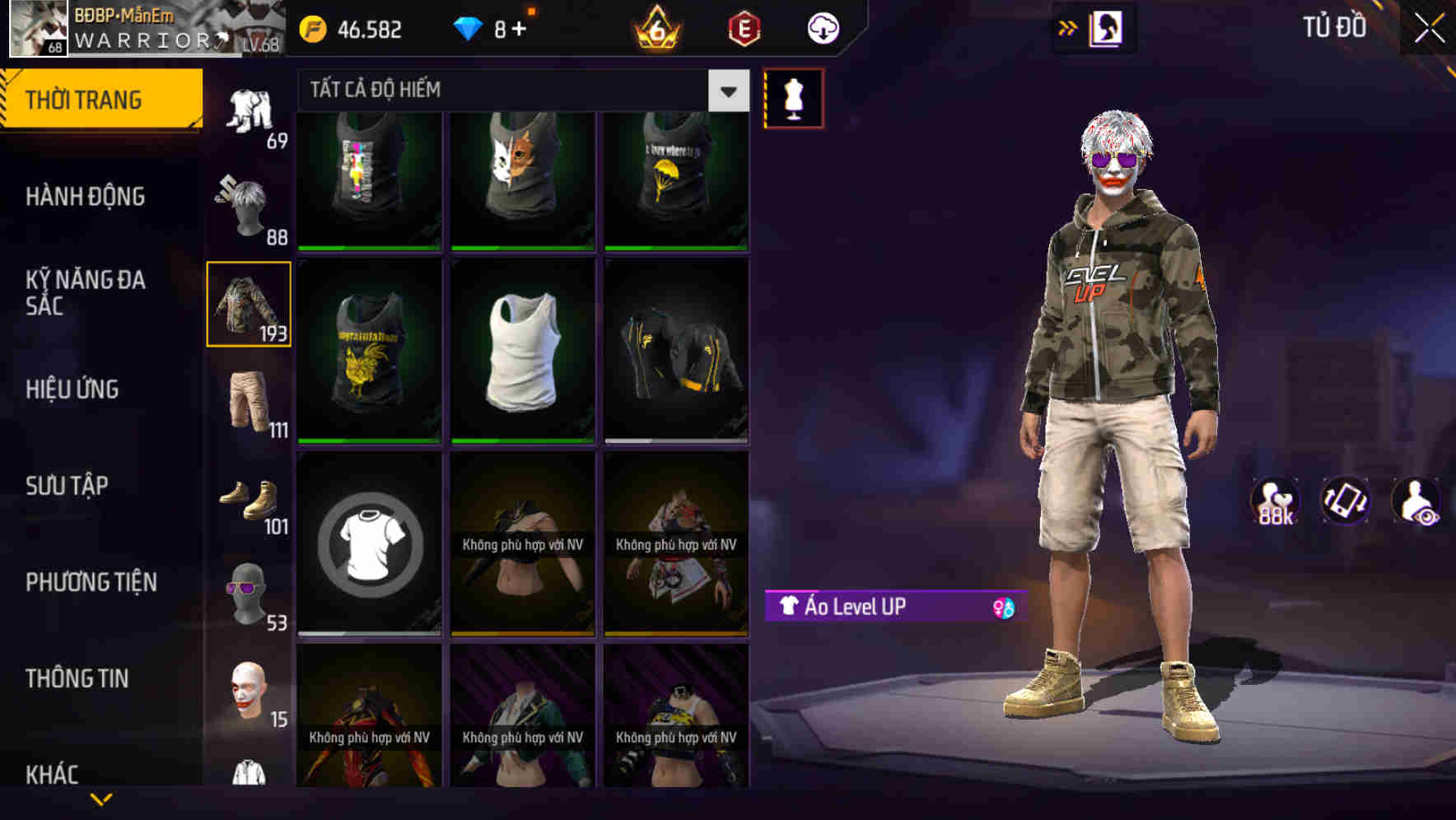Viewport: 1456px width, 820px height.
Task: Select the mannequin outfit preset icon
Action: (793, 97)
